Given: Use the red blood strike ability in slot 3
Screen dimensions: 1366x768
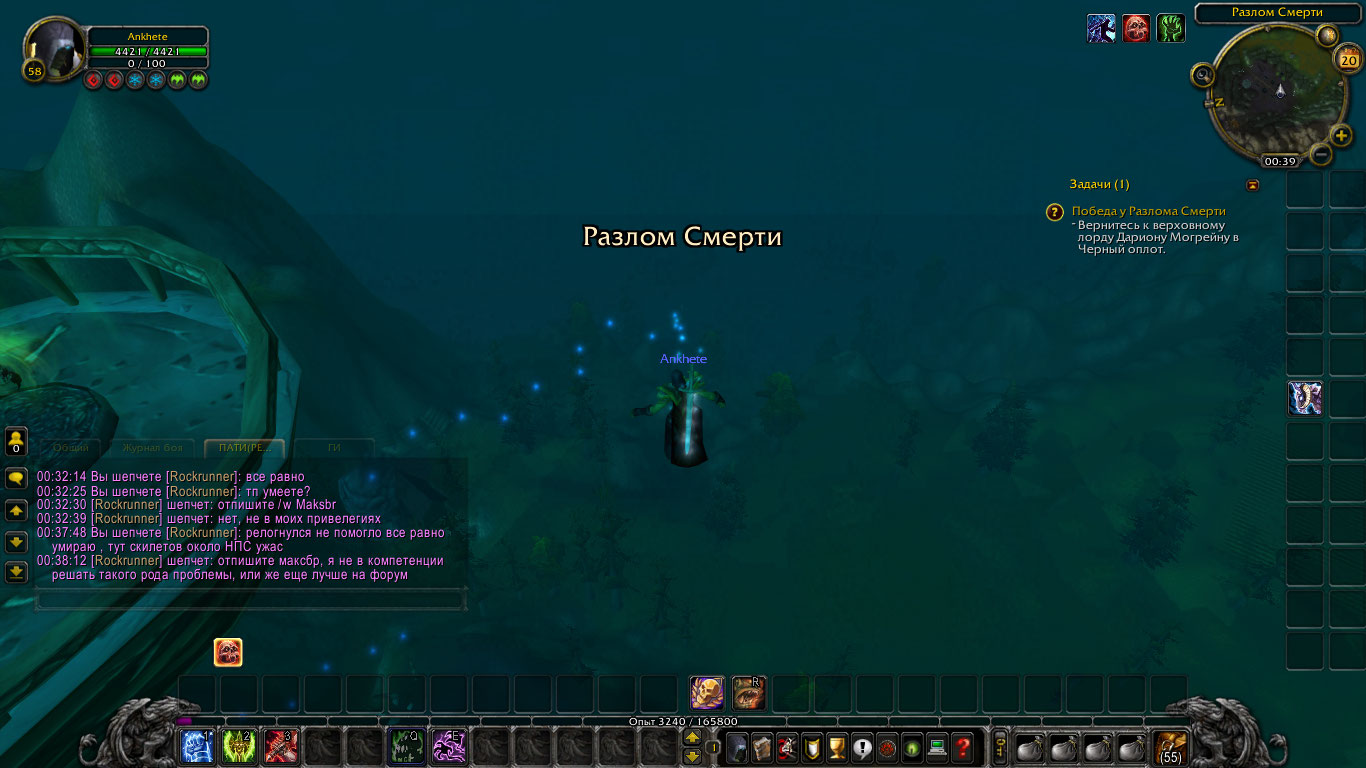Looking at the screenshot, I should (280, 747).
